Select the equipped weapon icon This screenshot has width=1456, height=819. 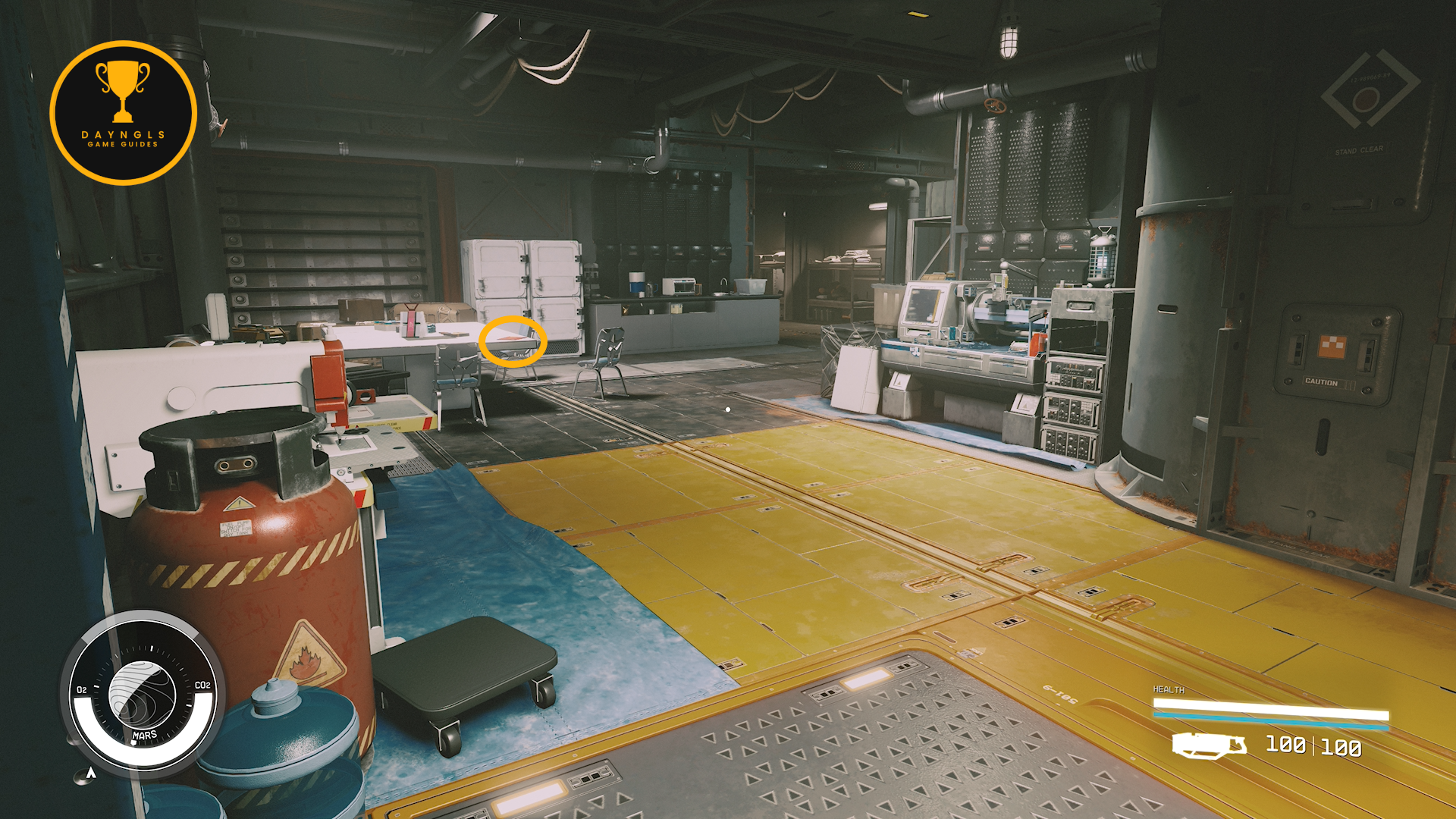click(1209, 745)
